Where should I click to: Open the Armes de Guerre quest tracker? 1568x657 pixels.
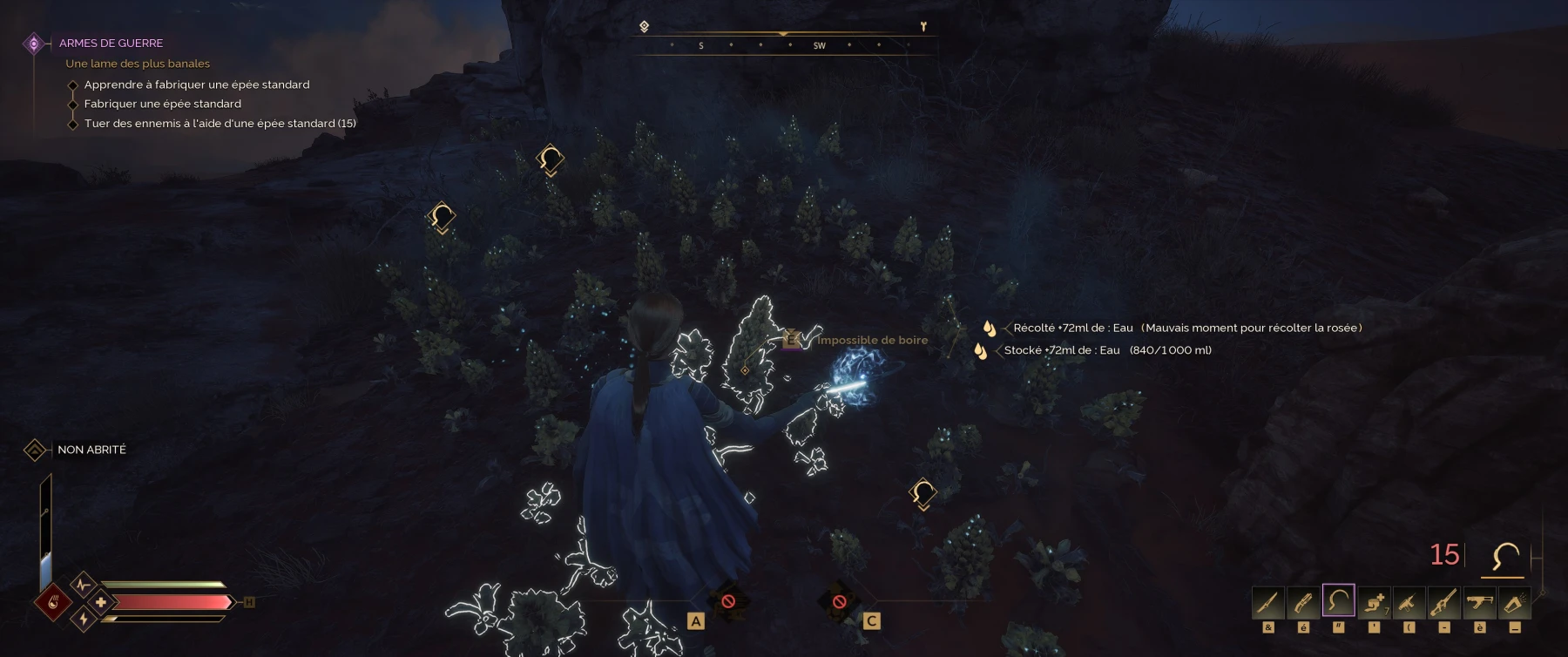click(111, 43)
